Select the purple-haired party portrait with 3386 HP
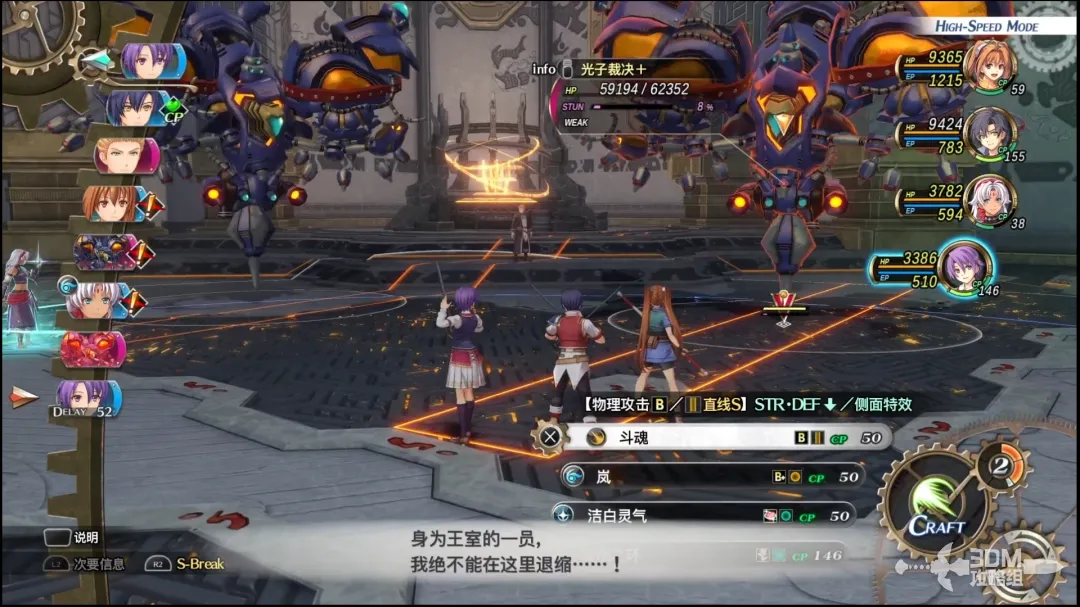The width and height of the screenshot is (1080, 607). (x=965, y=265)
